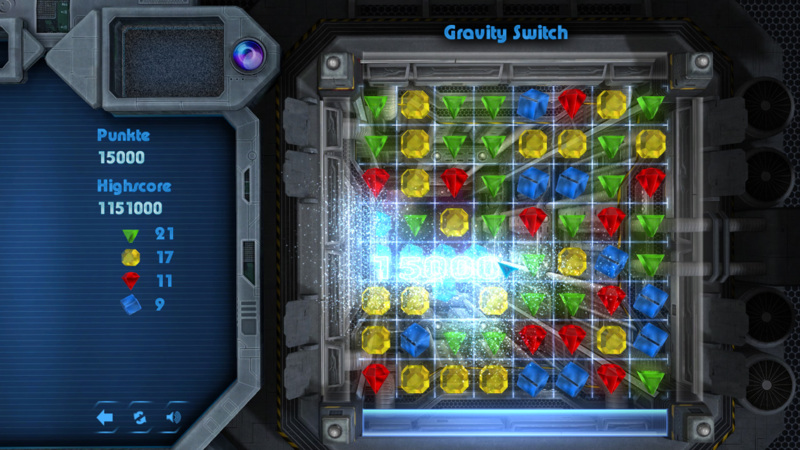
Task: Restart the level with the refresh button
Action: [x=140, y=417]
